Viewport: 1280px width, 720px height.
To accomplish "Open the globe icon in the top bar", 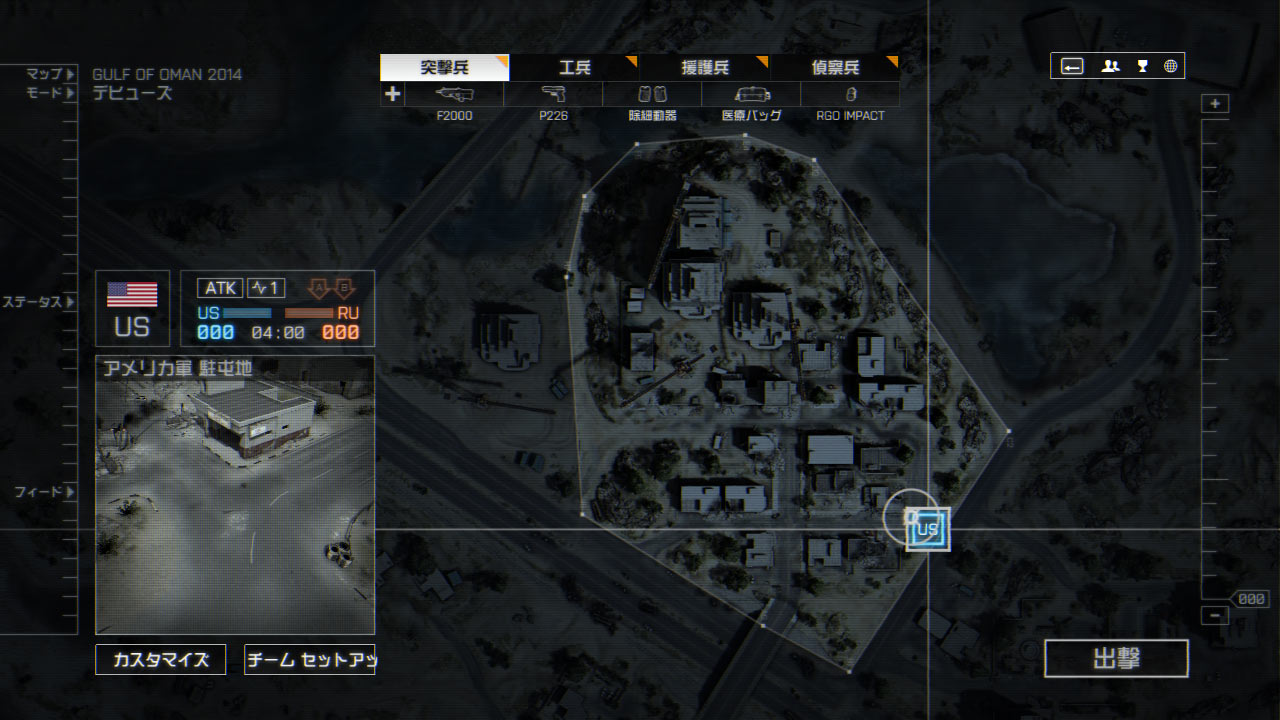I will point(1171,66).
